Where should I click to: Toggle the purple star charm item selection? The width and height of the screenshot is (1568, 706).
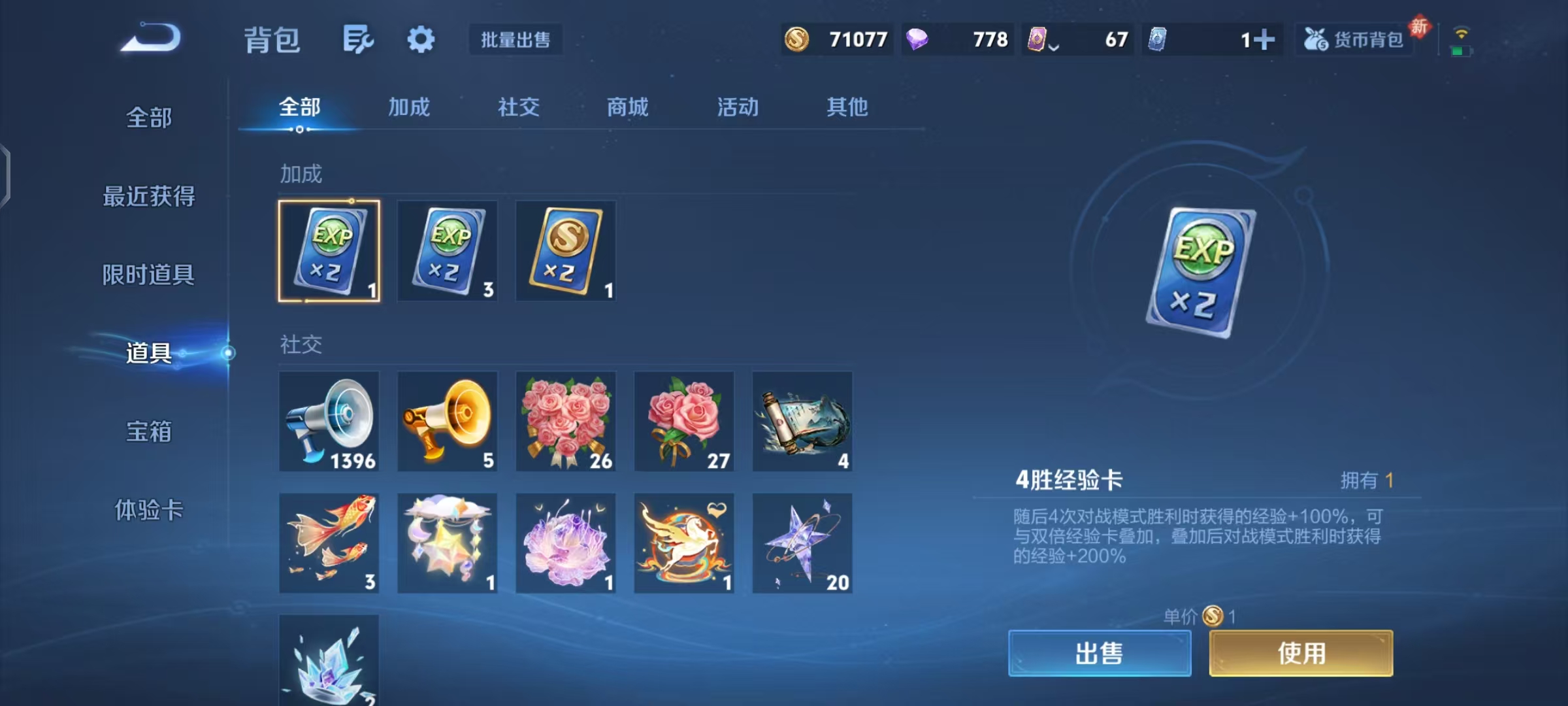point(802,543)
